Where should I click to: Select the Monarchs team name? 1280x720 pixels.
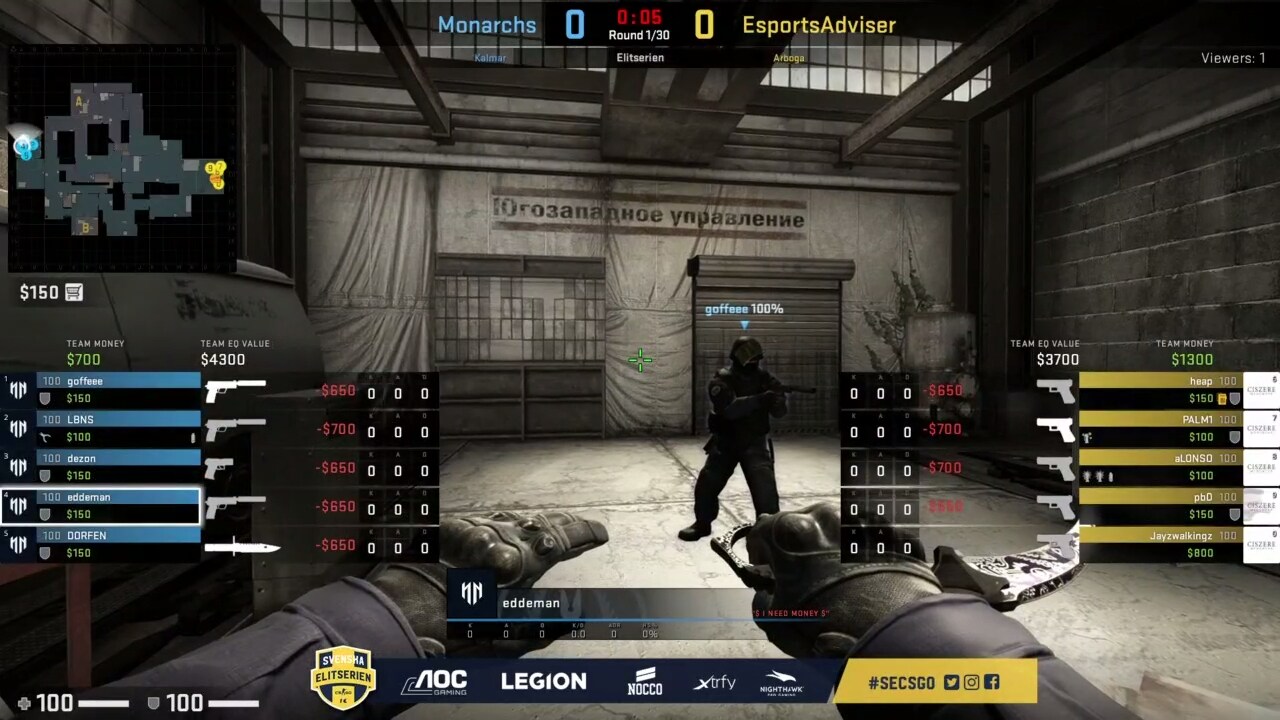[x=487, y=25]
